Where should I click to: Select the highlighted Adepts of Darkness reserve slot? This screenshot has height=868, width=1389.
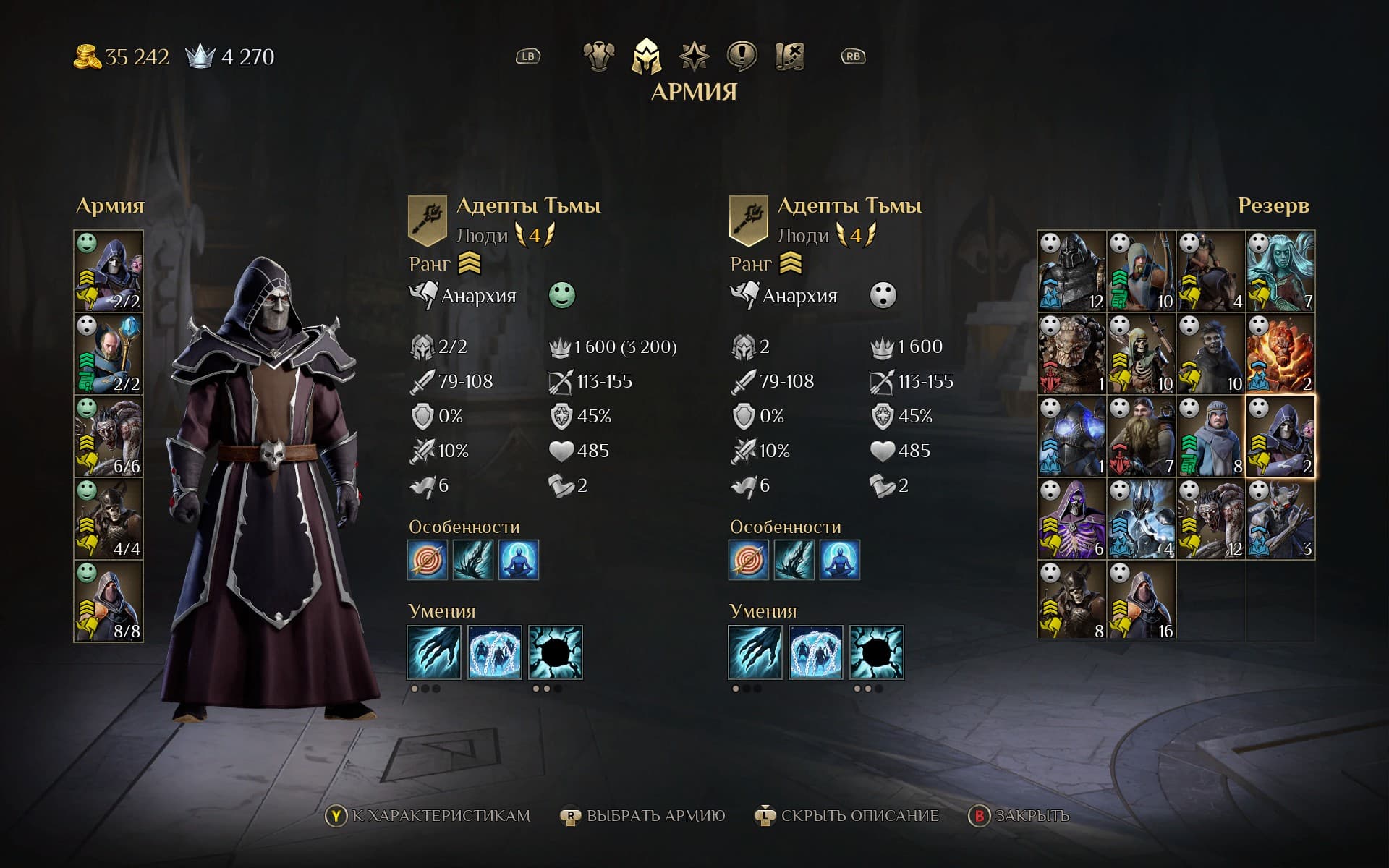tap(1280, 436)
